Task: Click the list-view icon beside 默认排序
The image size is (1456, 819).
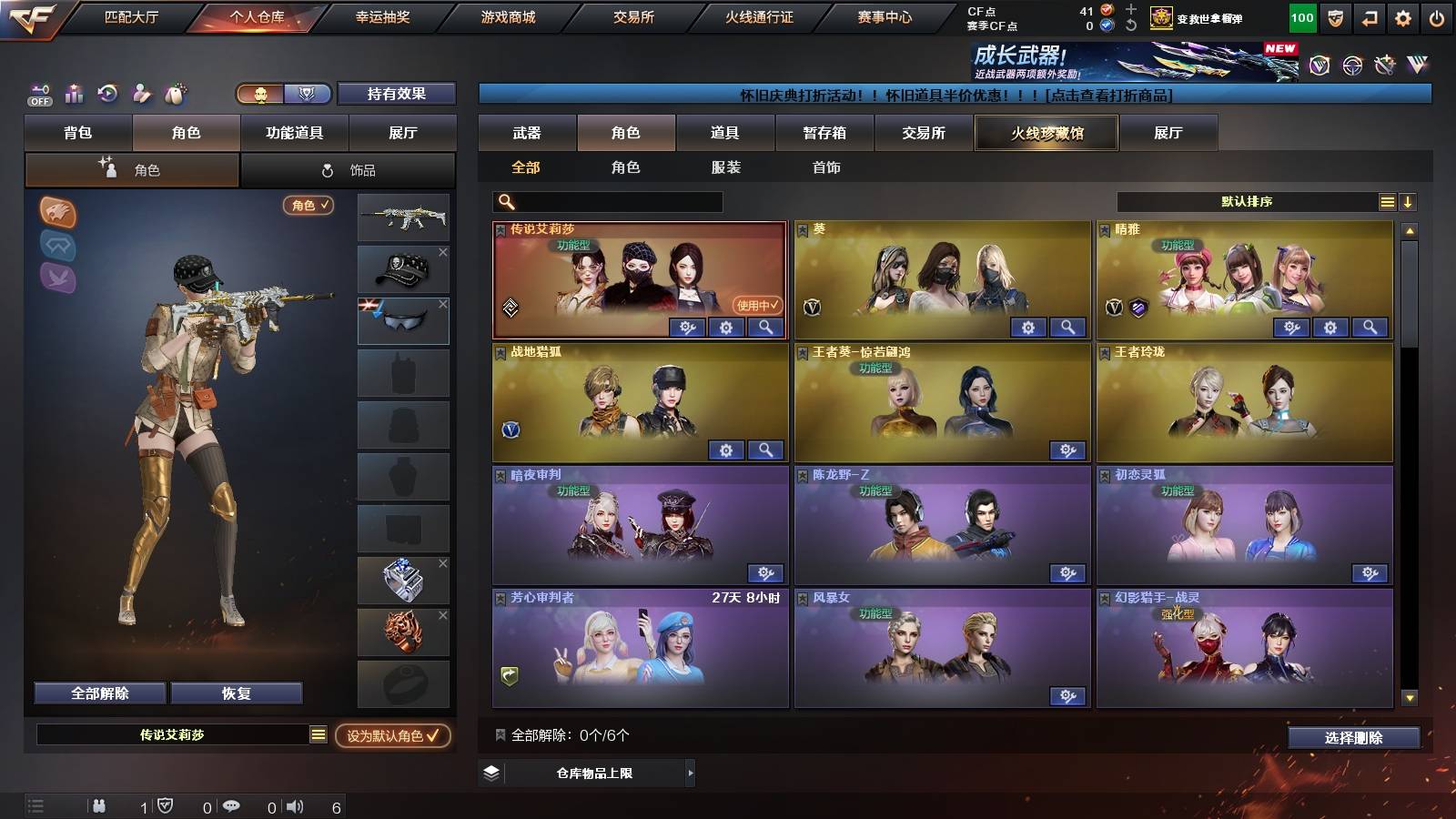Action: (1387, 201)
